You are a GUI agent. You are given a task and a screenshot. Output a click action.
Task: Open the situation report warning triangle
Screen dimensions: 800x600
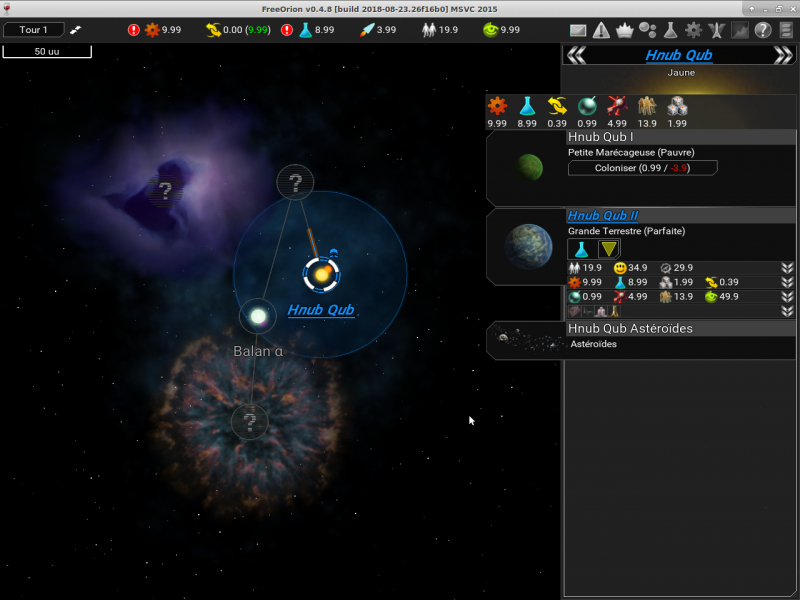point(601,30)
